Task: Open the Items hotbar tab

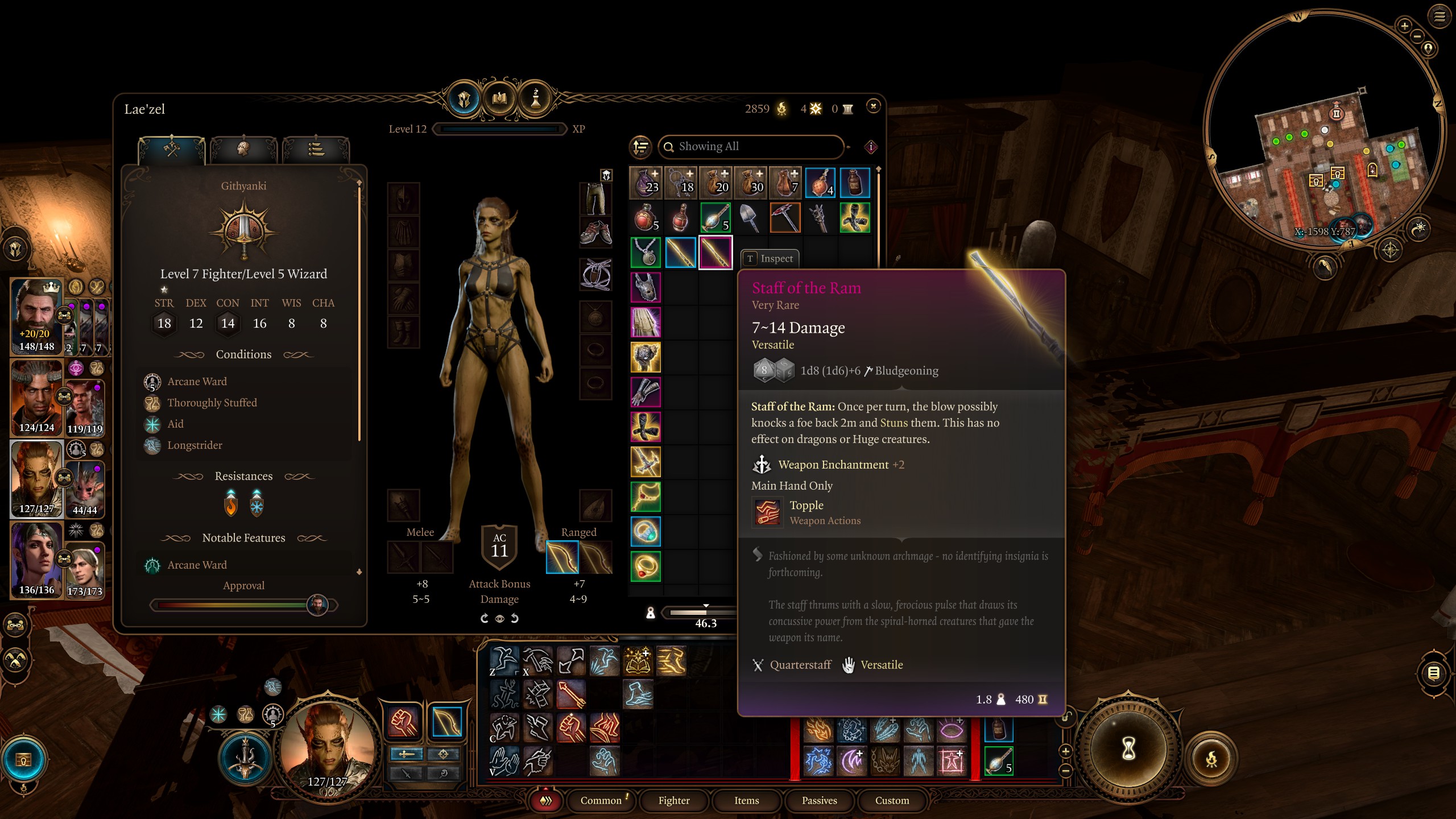Action: tap(746, 800)
